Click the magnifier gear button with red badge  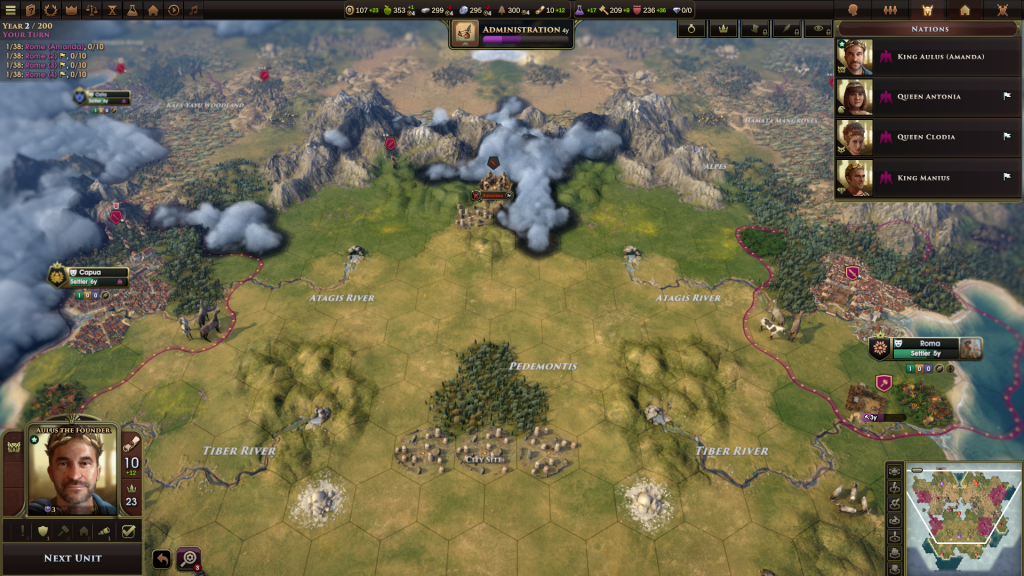pos(188,559)
